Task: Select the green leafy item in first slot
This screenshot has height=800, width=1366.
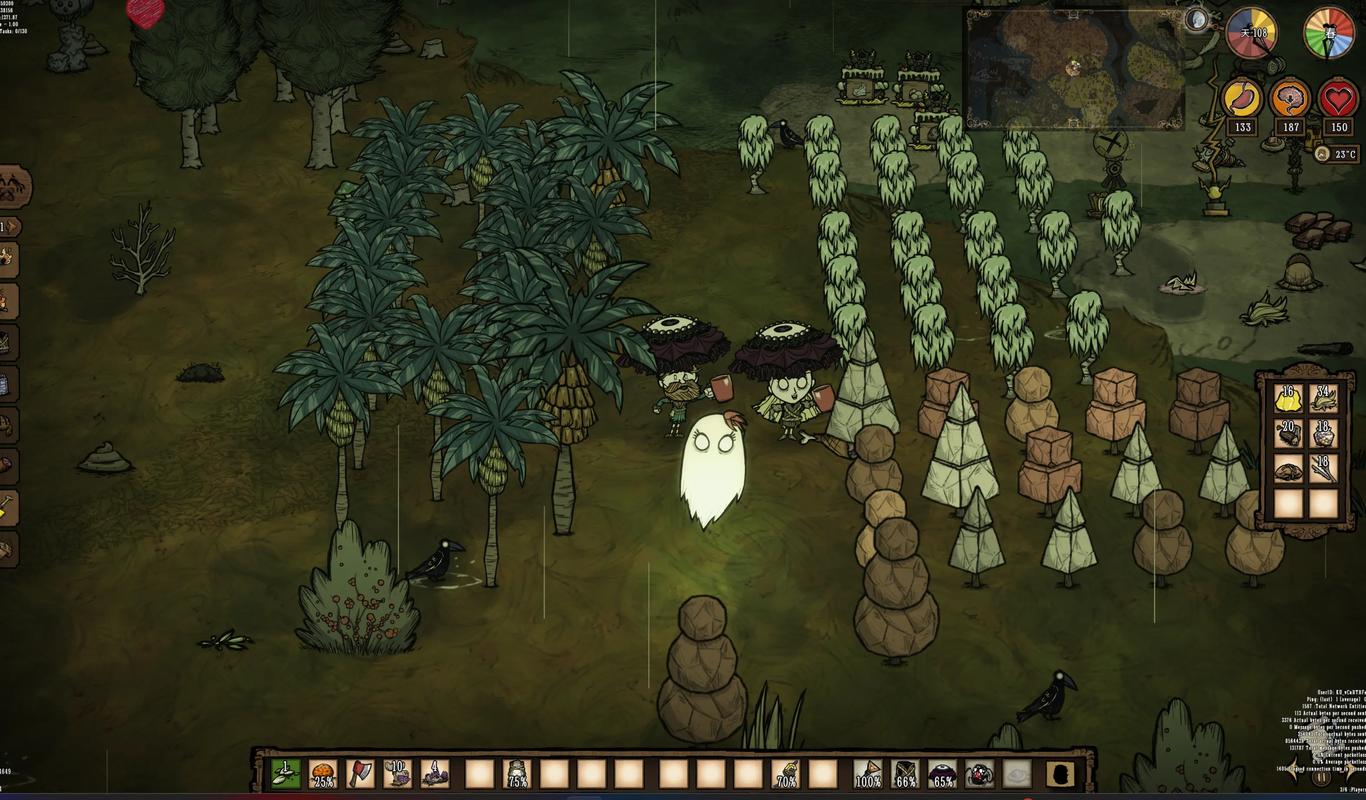Action: point(286,774)
